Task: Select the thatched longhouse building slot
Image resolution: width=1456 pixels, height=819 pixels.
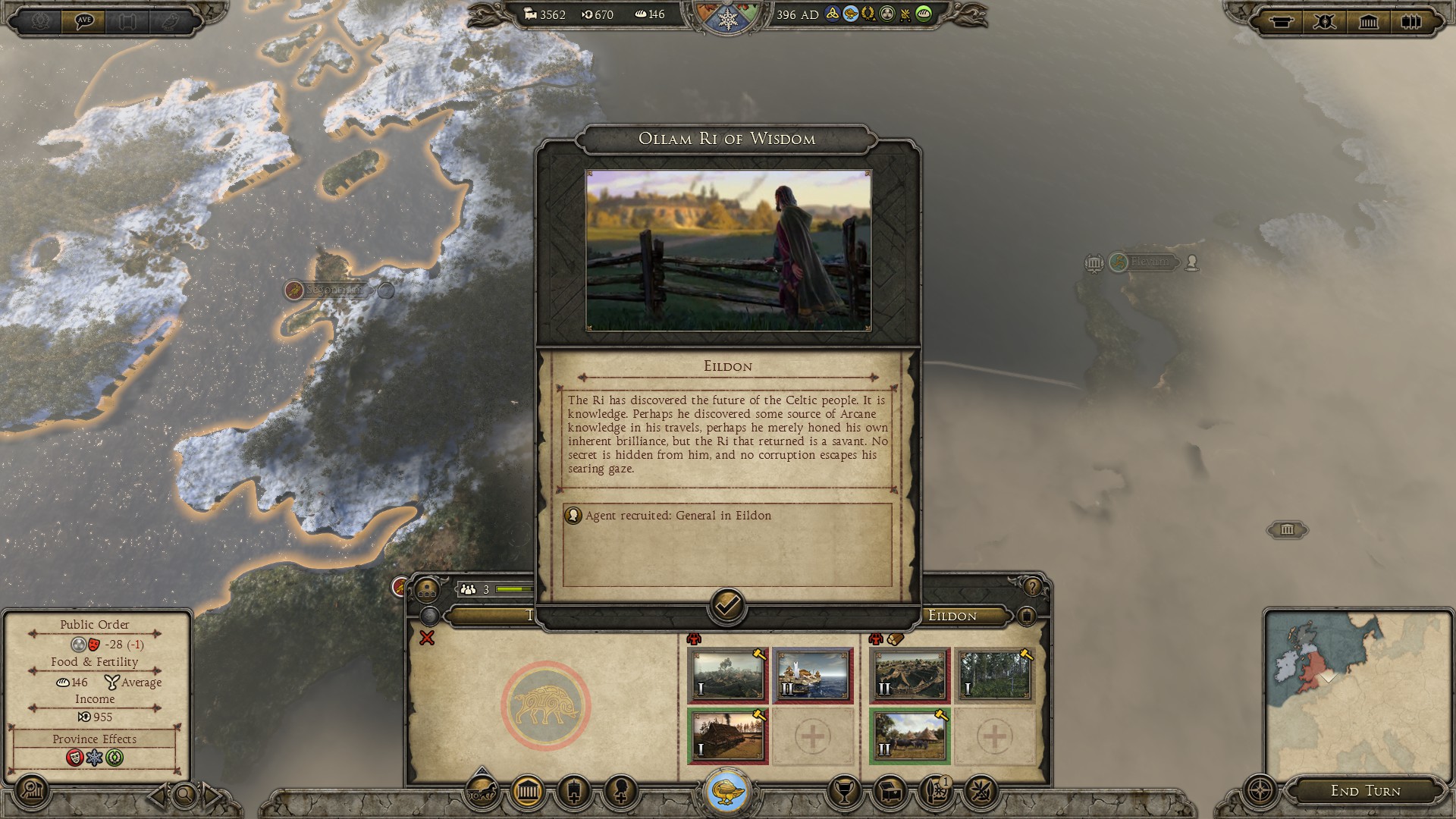Action: pos(727,736)
